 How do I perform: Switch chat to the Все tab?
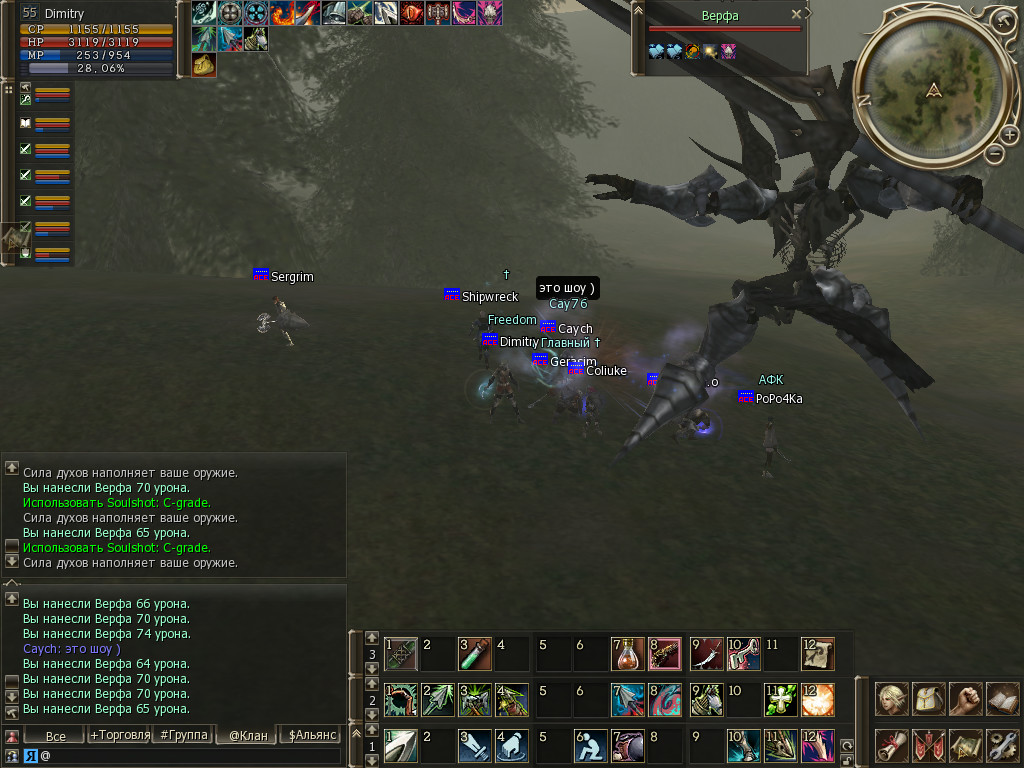56,736
